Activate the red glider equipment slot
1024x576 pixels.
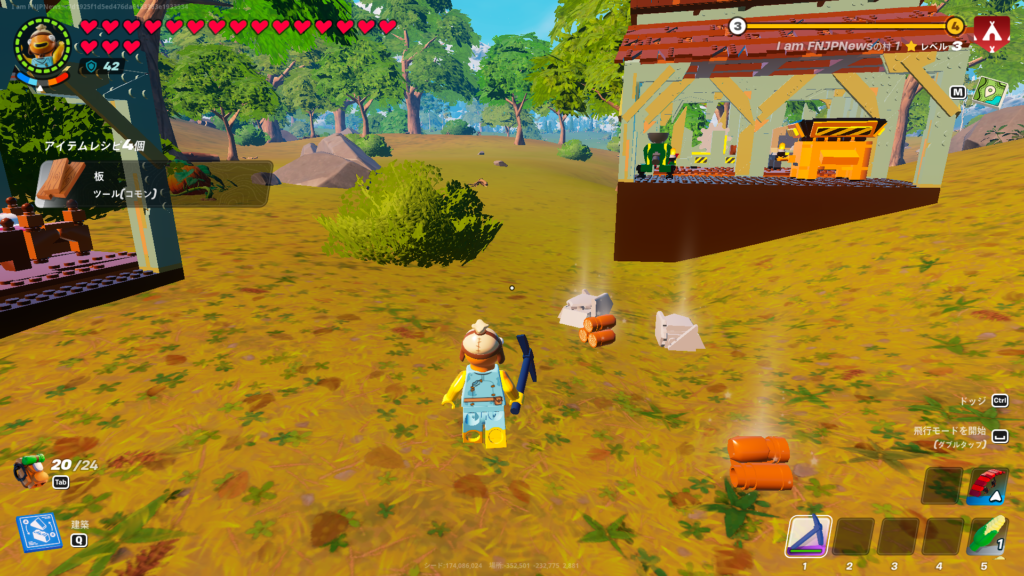986,485
